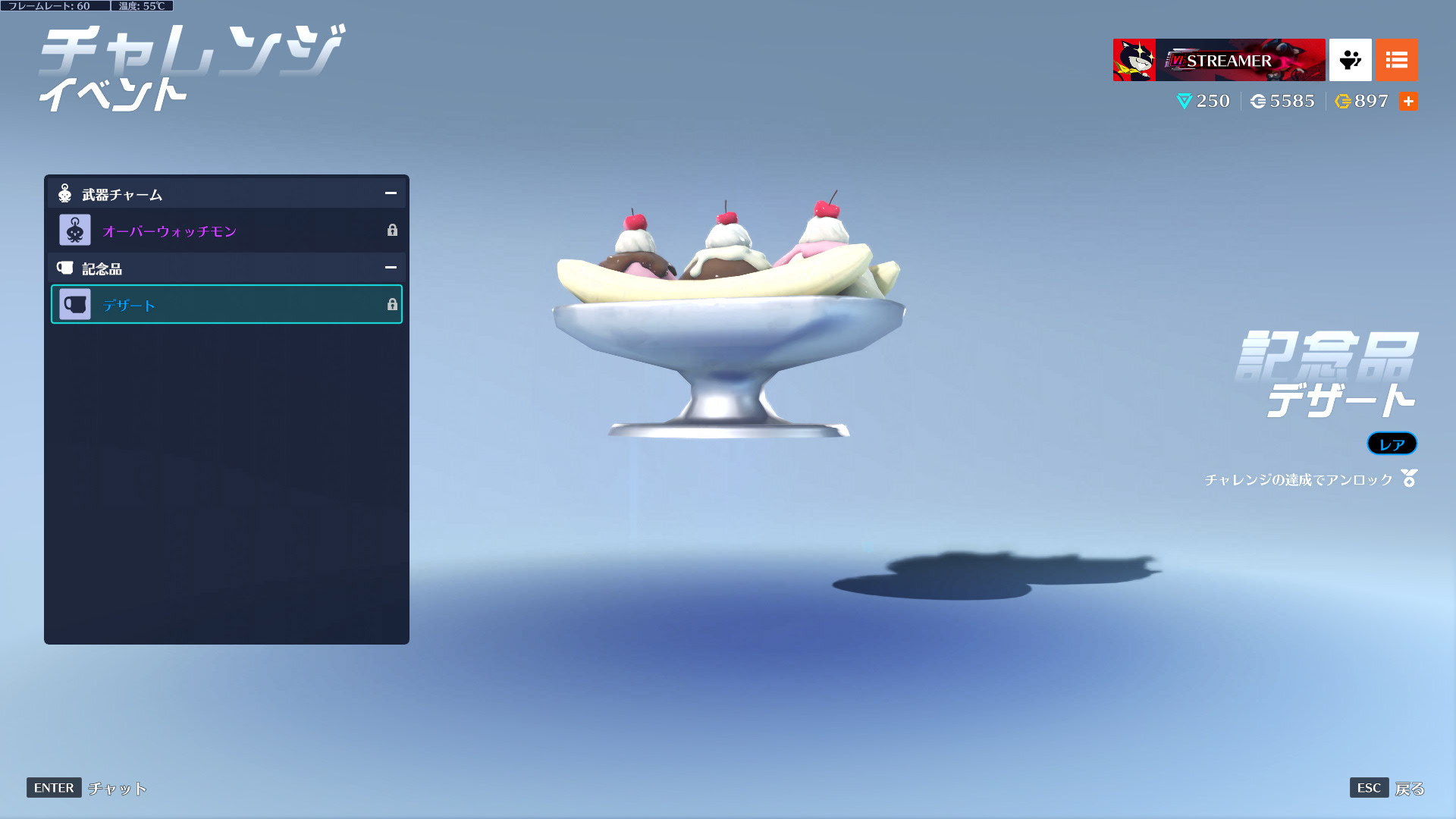Collapse the 記念品 category header
Screen dimensions: 1456x819
(x=390, y=268)
